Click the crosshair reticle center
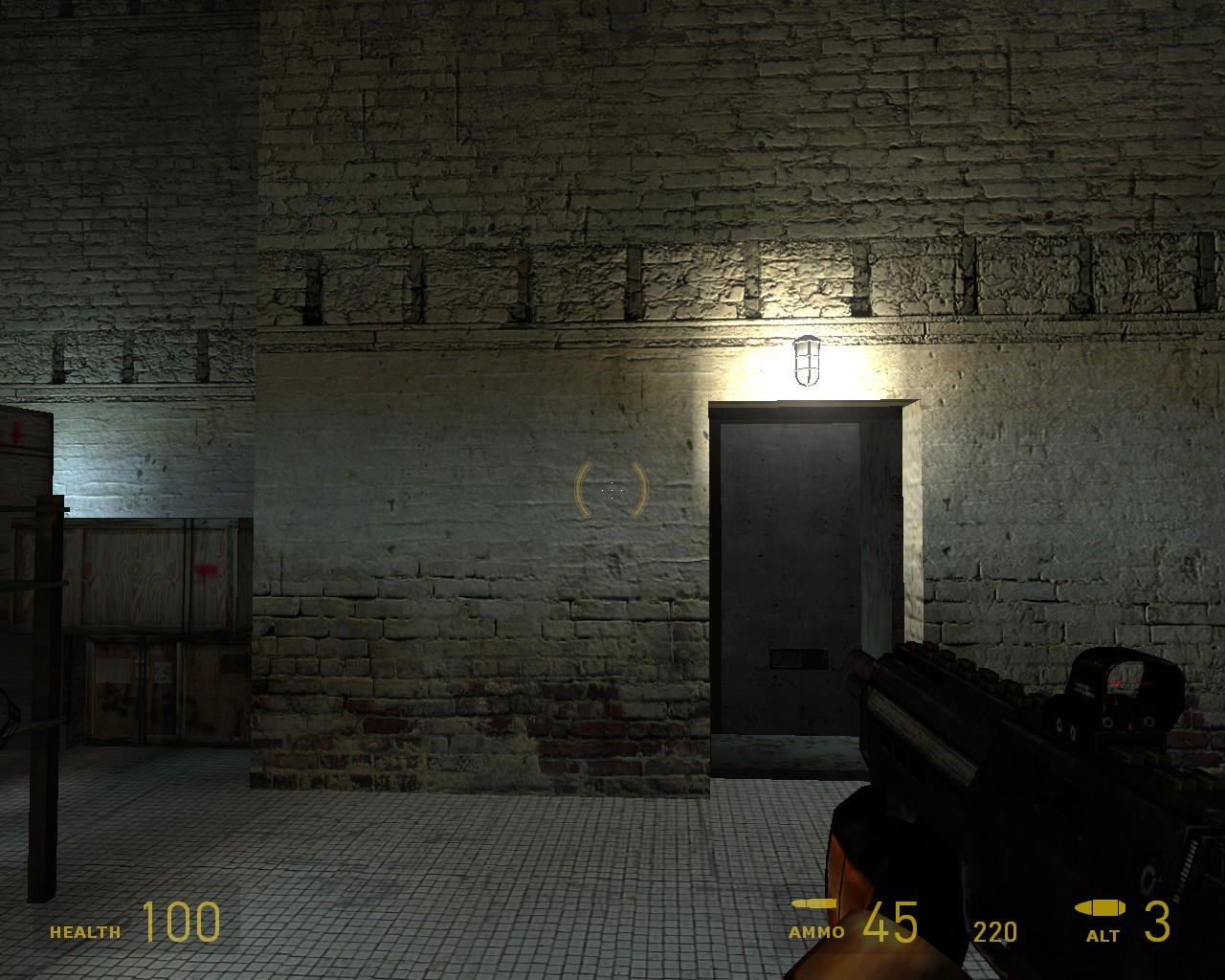The width and height of the screenshot is (1225, 980). [x=611, y=490]
